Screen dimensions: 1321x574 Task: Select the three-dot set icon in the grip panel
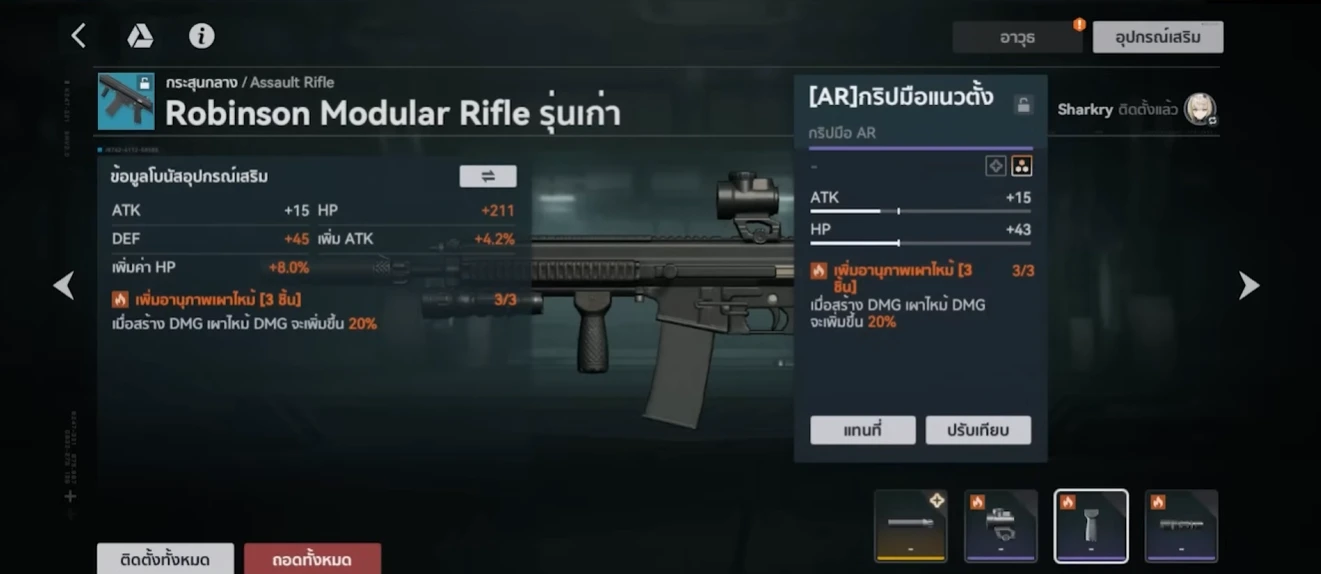pyautogui.click(x=1021, y=166)
